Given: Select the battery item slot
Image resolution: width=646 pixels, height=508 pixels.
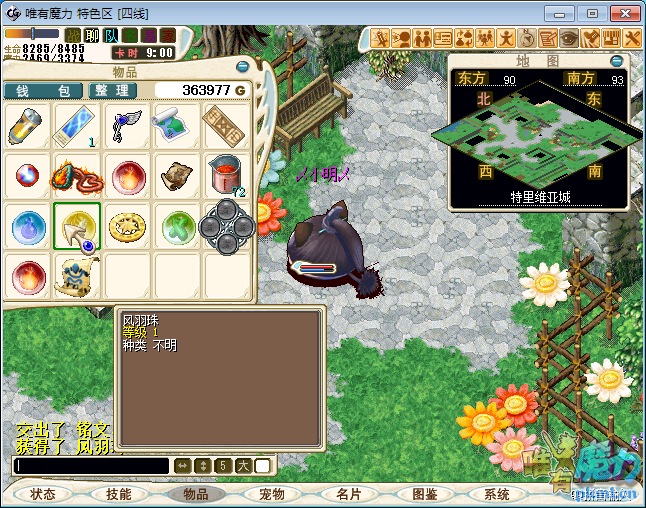Looking at the screenshot, I should (27, 127).
